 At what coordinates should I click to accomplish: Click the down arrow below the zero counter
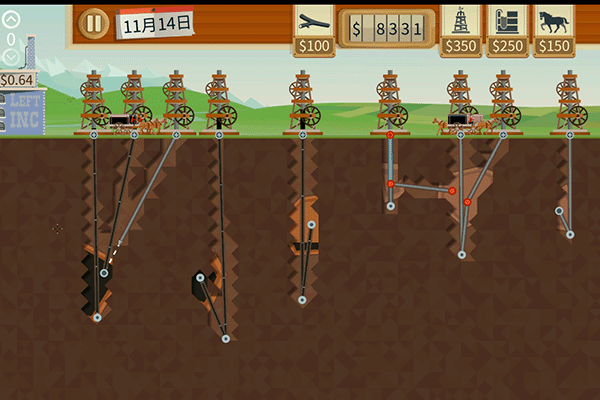click(11, 57)
